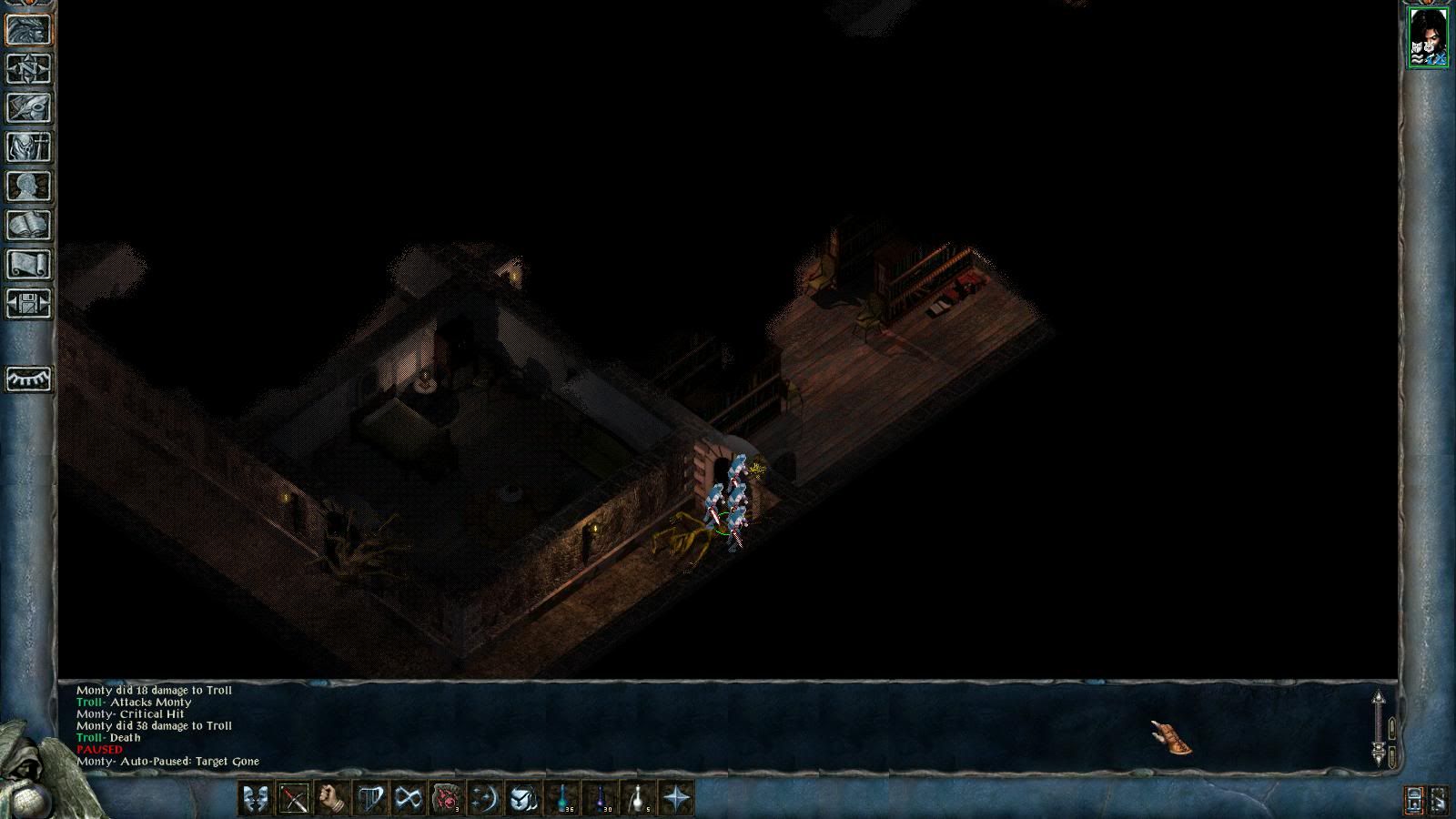This screenshot has height=819, width=1456.
Task: Use the blue potion with 36 count
Action: (x=562, y=798)
